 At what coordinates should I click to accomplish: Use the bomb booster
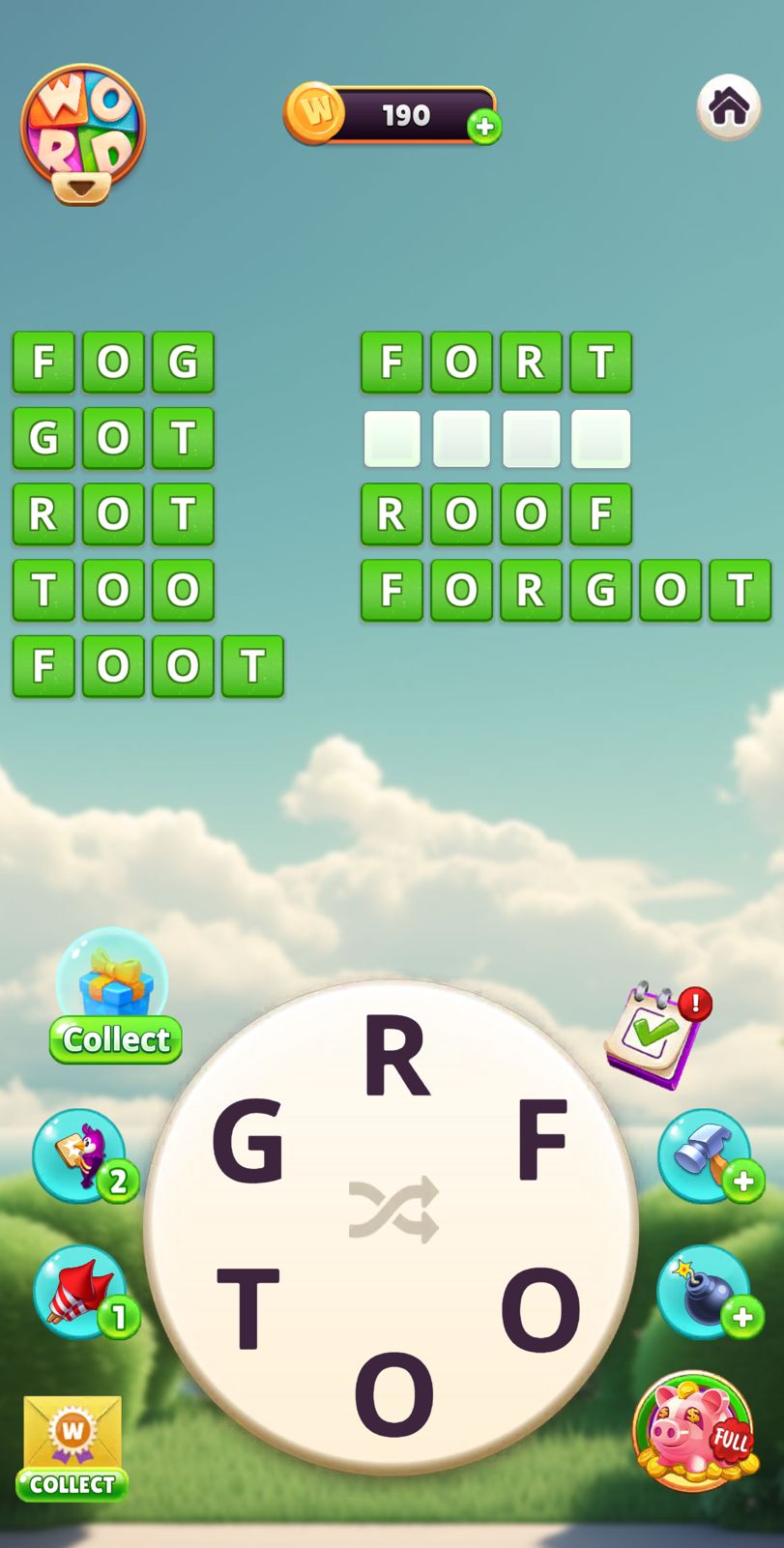pyautogui.click(x=705, y=1292)
